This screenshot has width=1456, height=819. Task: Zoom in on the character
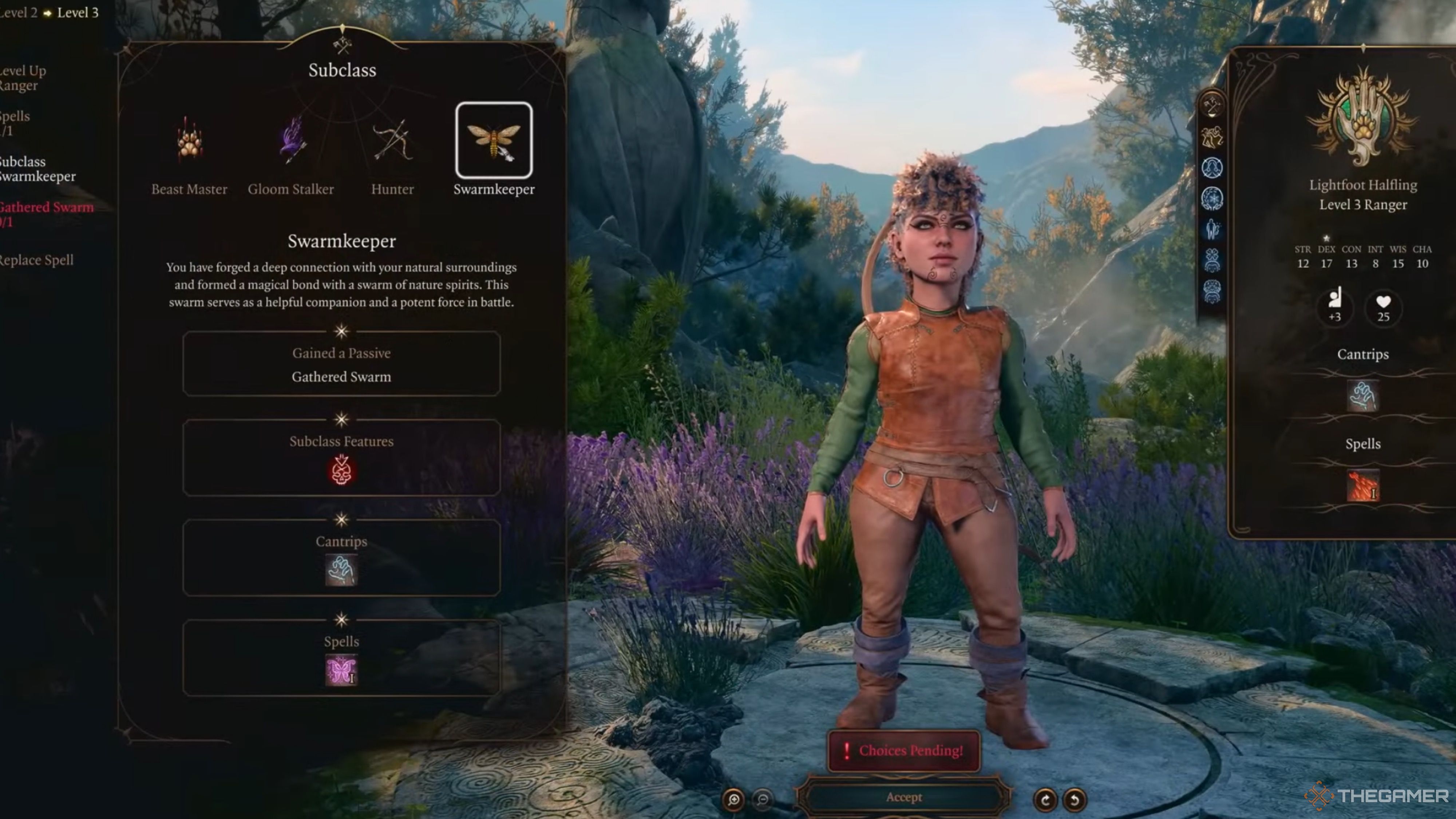[734, 799]
